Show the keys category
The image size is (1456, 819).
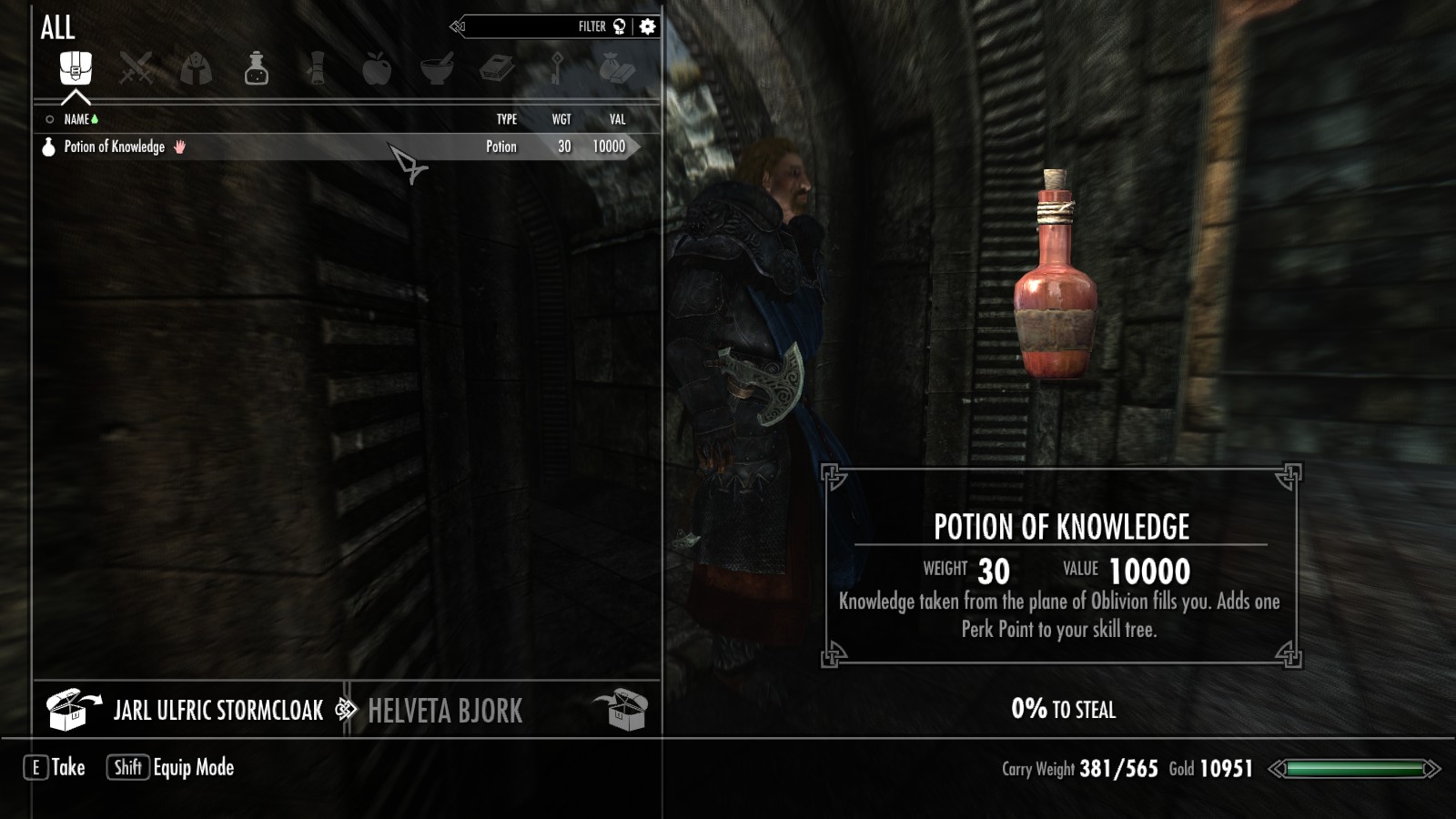pyautogui.click(x=557, y=68)
